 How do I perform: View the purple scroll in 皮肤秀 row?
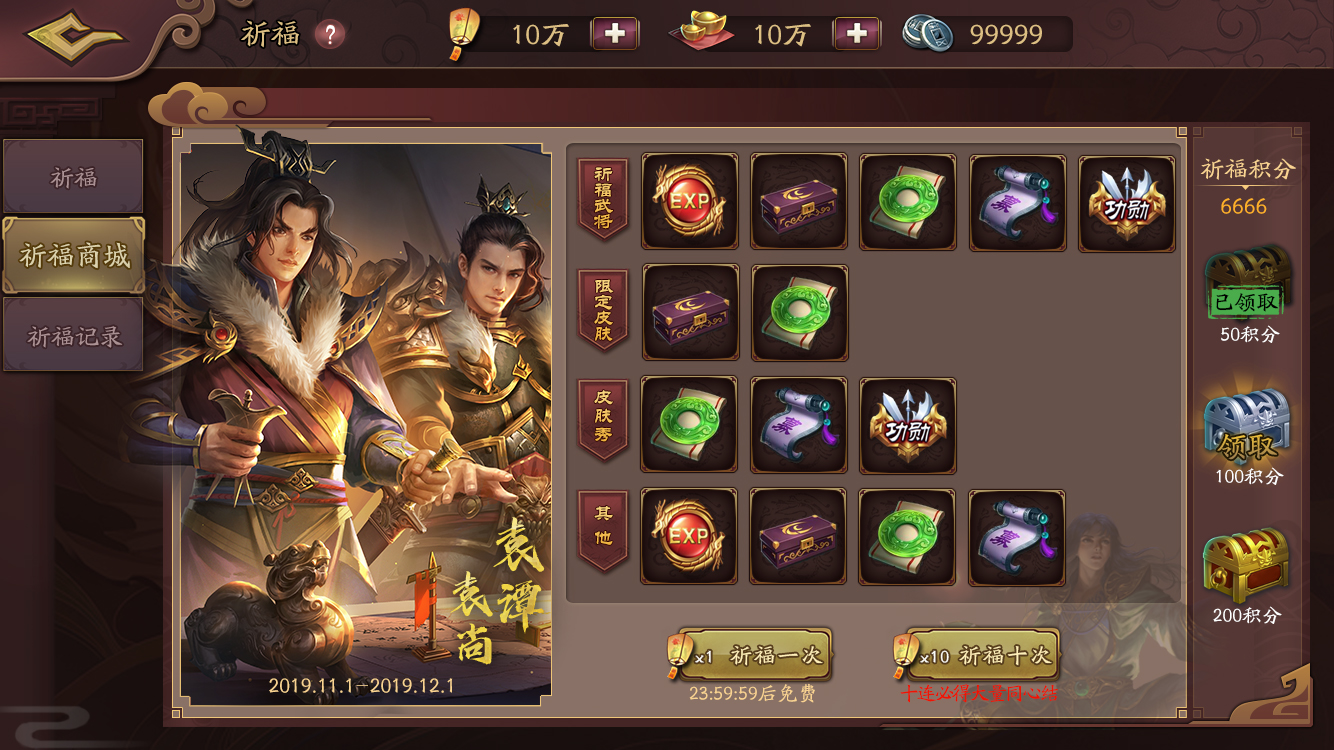[798, 425]
